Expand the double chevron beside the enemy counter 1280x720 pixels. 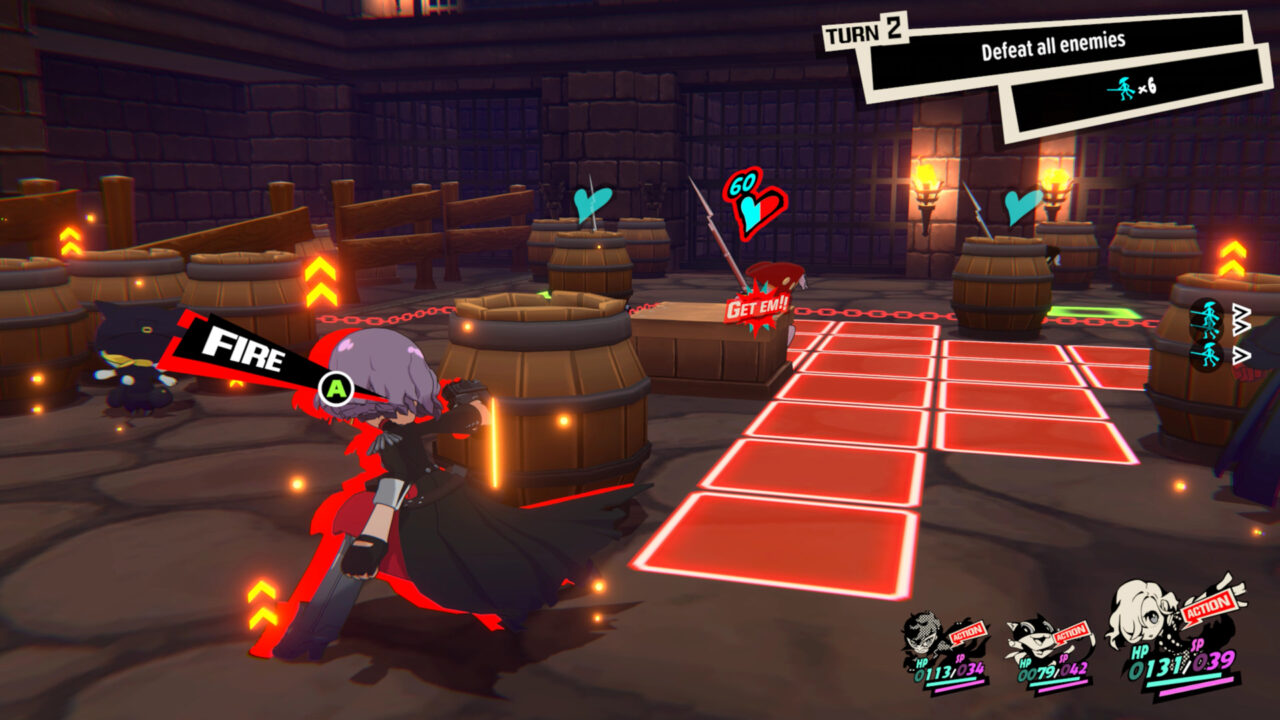point(1240,318)
